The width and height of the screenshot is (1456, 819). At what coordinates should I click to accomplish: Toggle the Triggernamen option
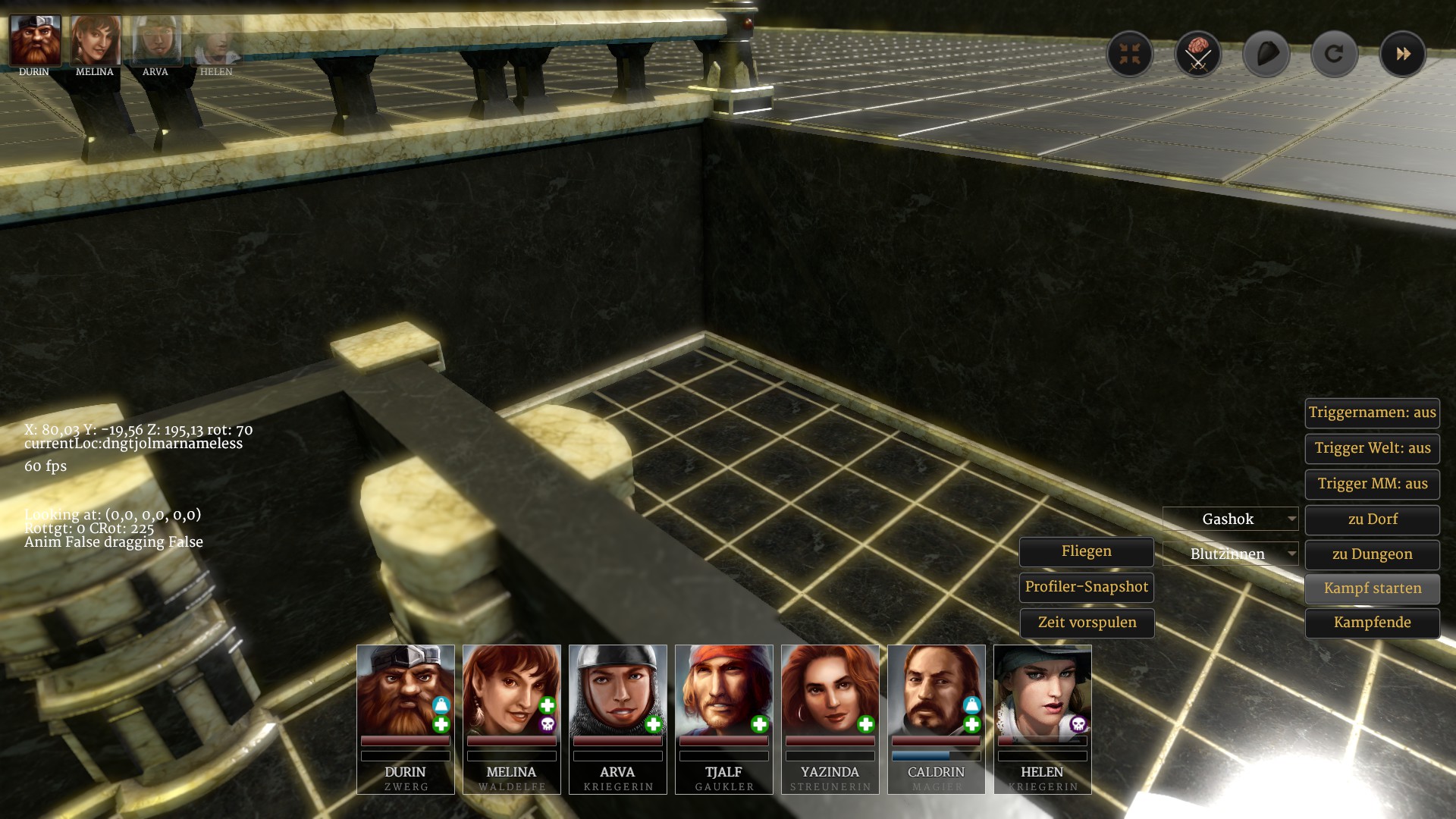tap(1372, 413)
